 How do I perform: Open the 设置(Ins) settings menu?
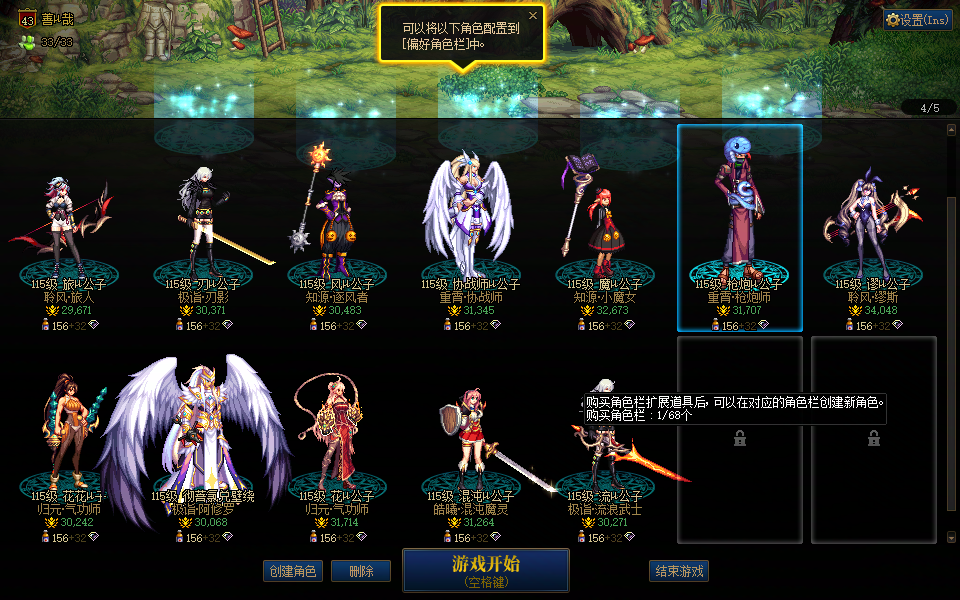[x=917, y=19]
